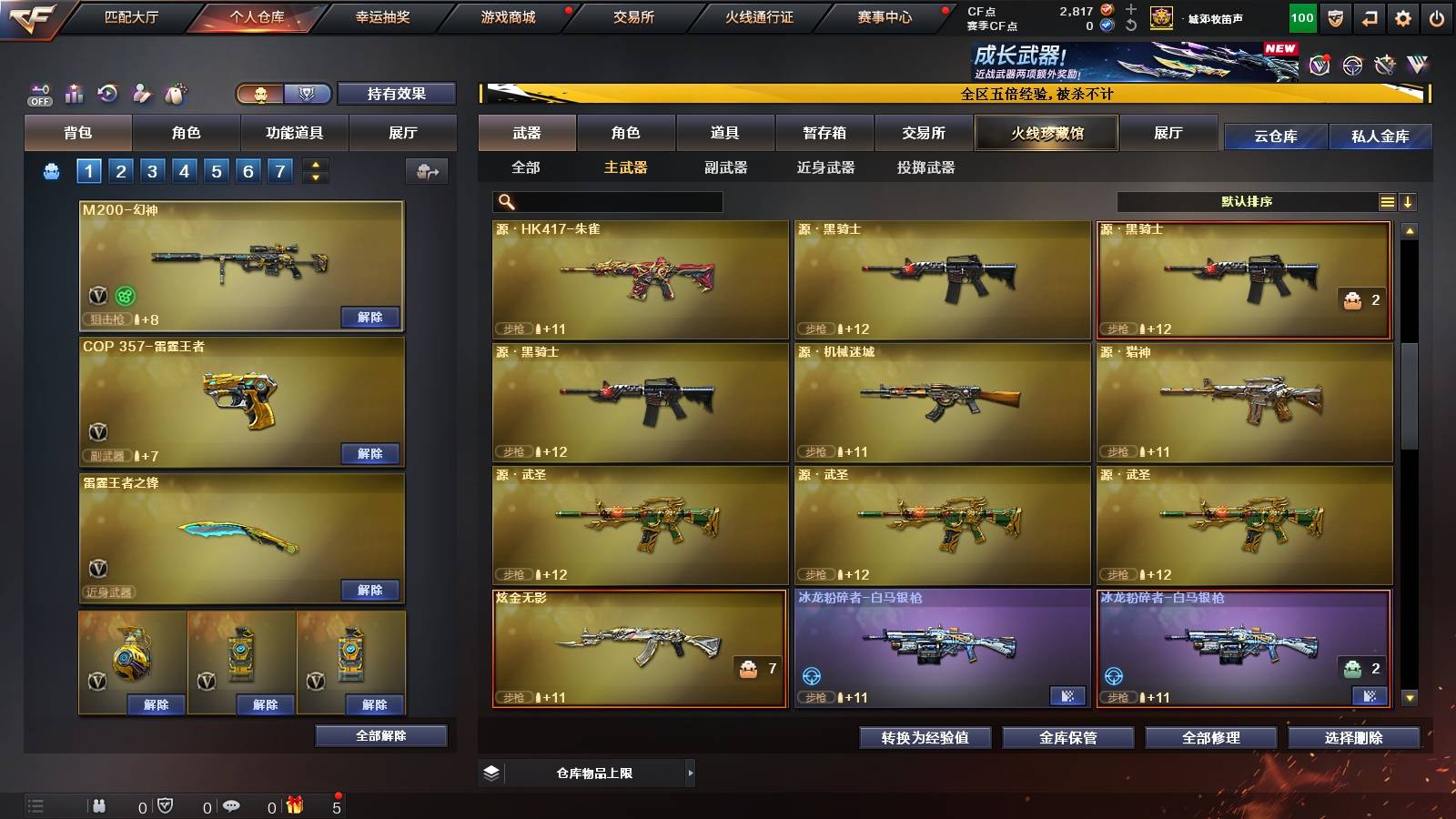Switch the OFF key toggle to on
Viewport: 1456px width, 819px height.
tap(38, 94)
